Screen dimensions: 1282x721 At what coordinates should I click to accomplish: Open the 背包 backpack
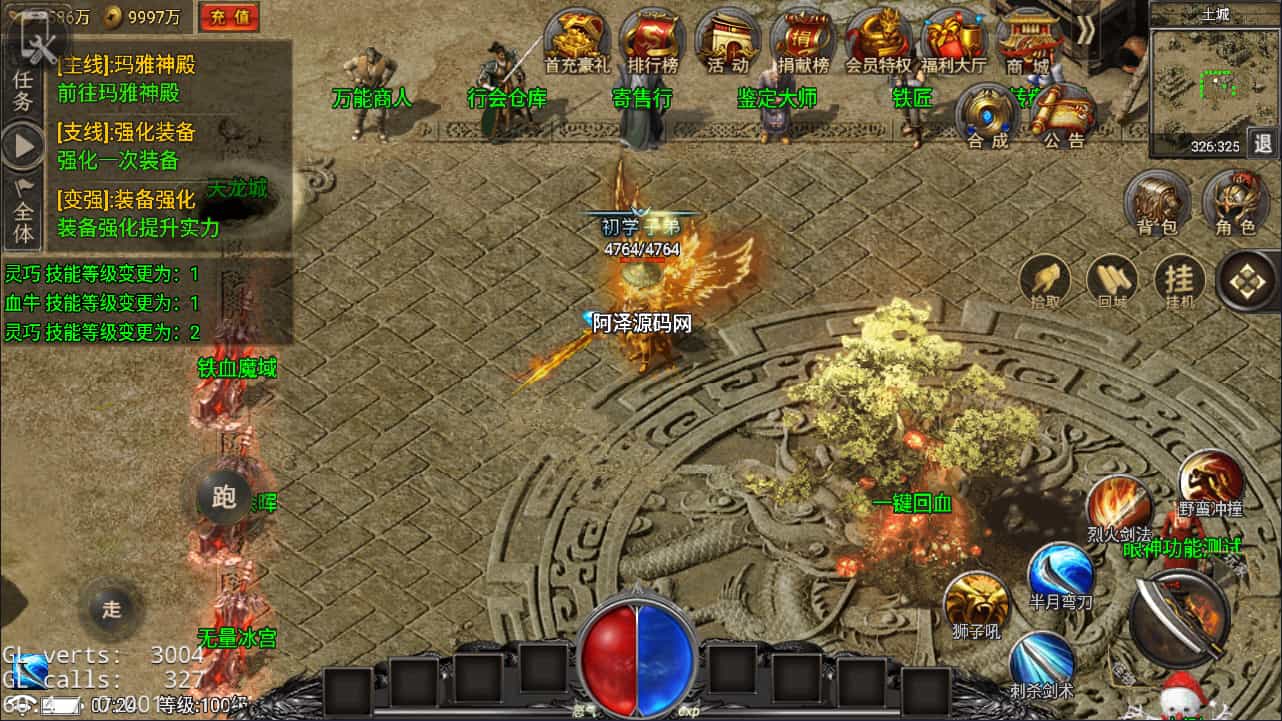pyautogui.click(x=1157, y=200)
